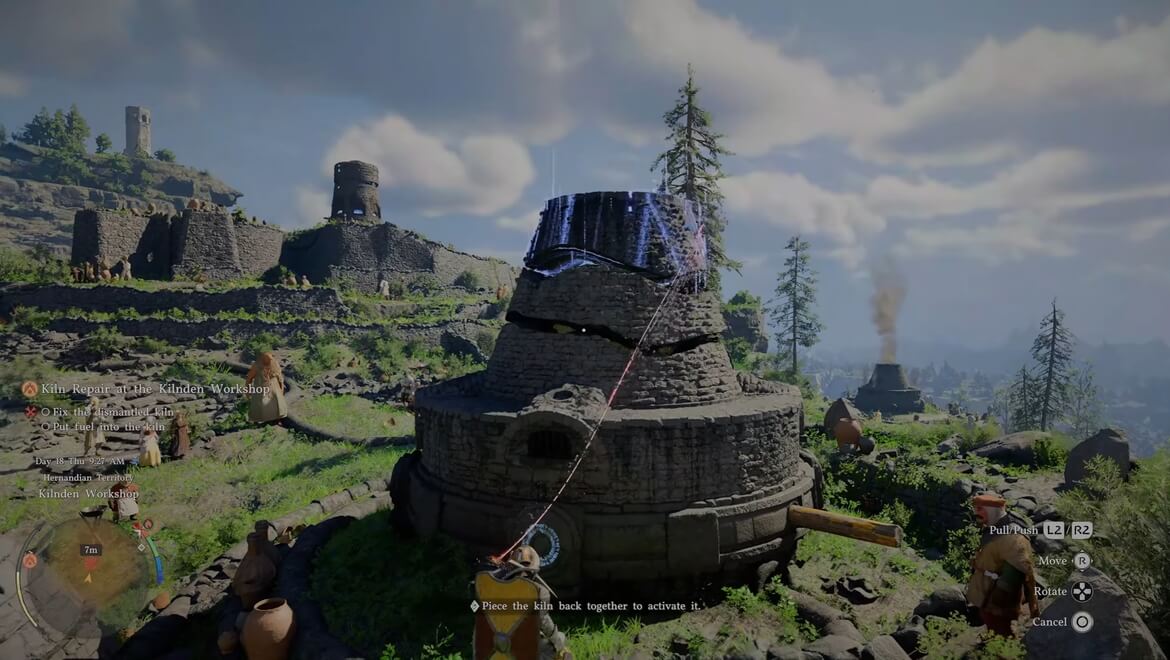
Task: Click the red quest marker on the minimap
Action: 91,564
